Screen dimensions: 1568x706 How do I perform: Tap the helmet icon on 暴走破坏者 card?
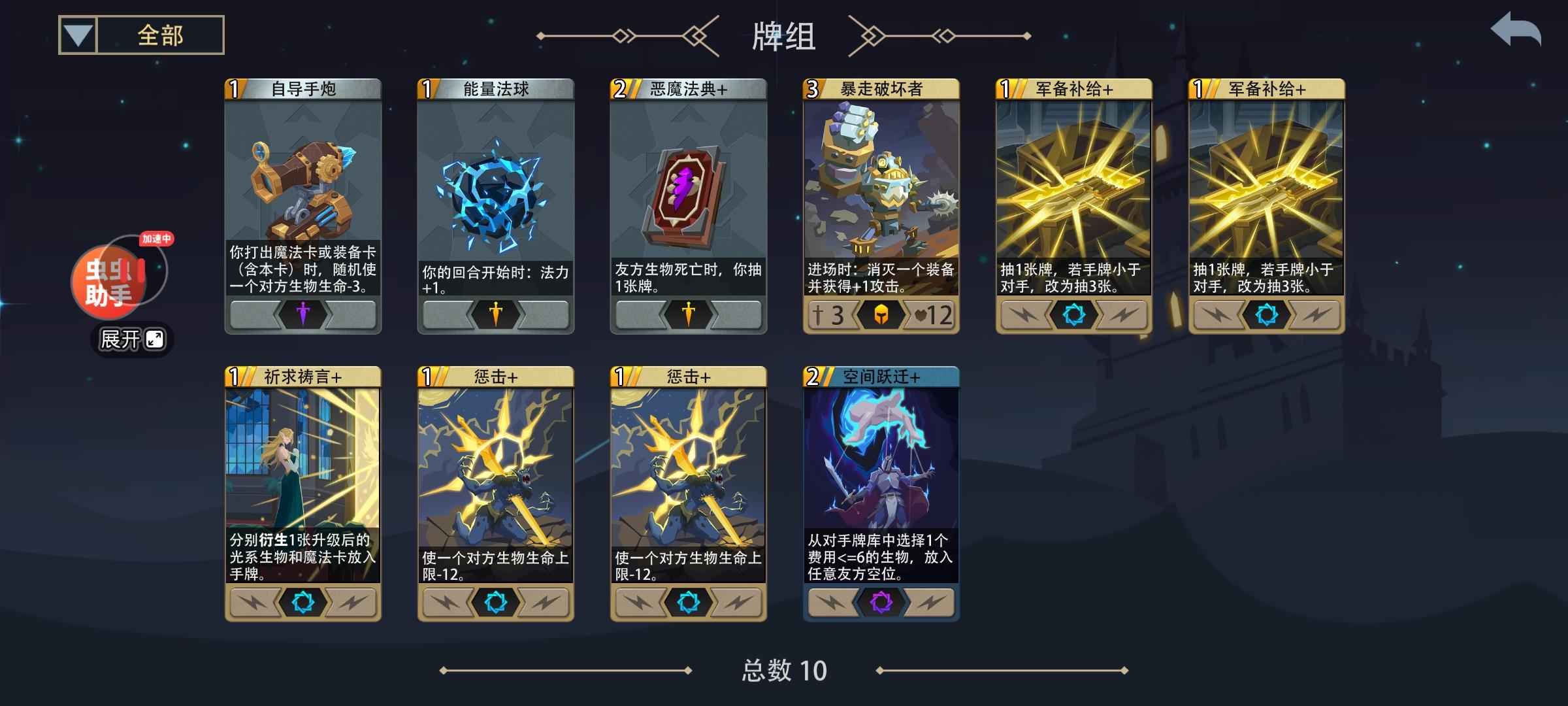click(x=879, y=315)
